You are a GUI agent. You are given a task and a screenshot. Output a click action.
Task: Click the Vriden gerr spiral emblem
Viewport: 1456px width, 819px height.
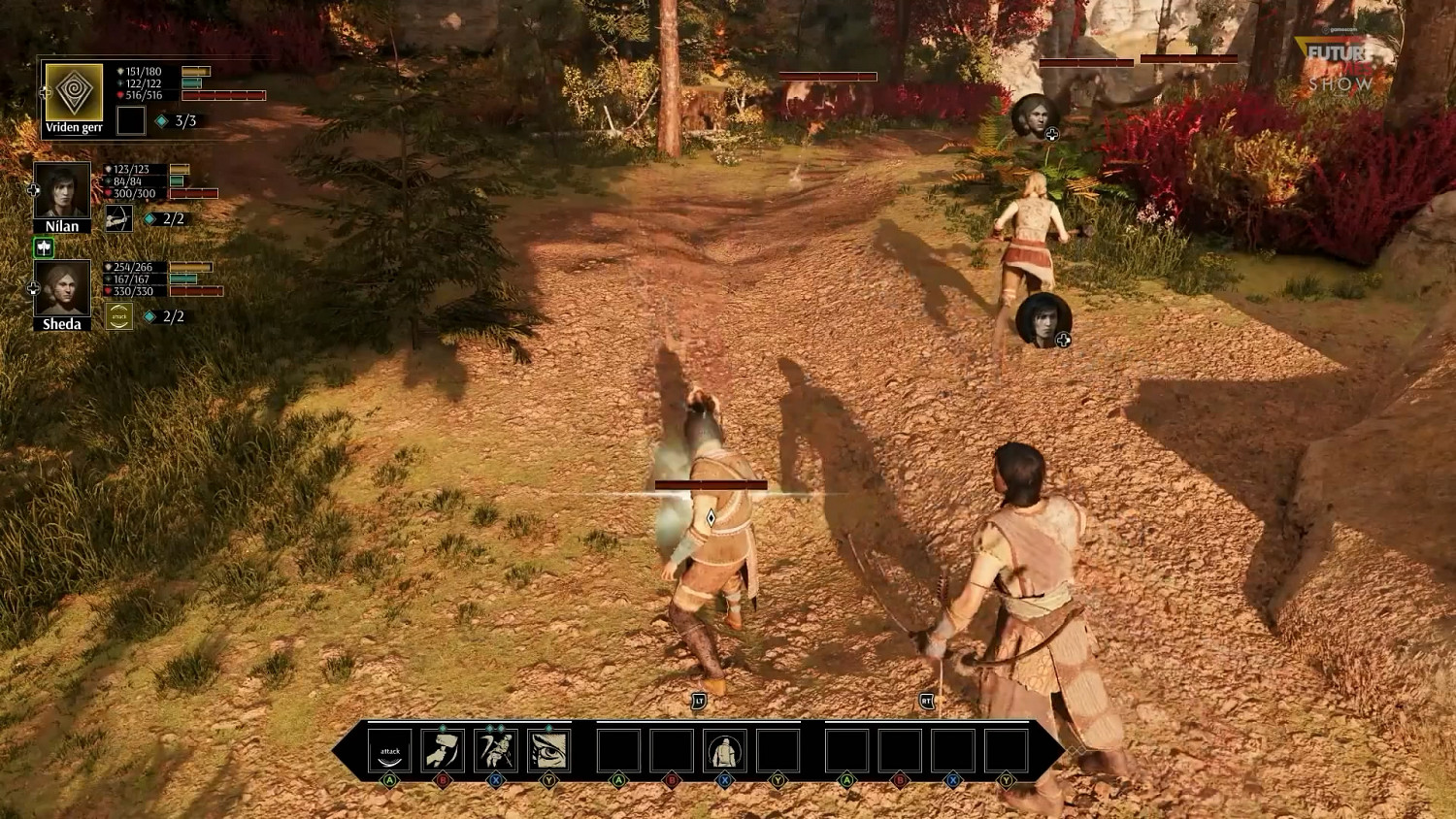pos(73,92)
